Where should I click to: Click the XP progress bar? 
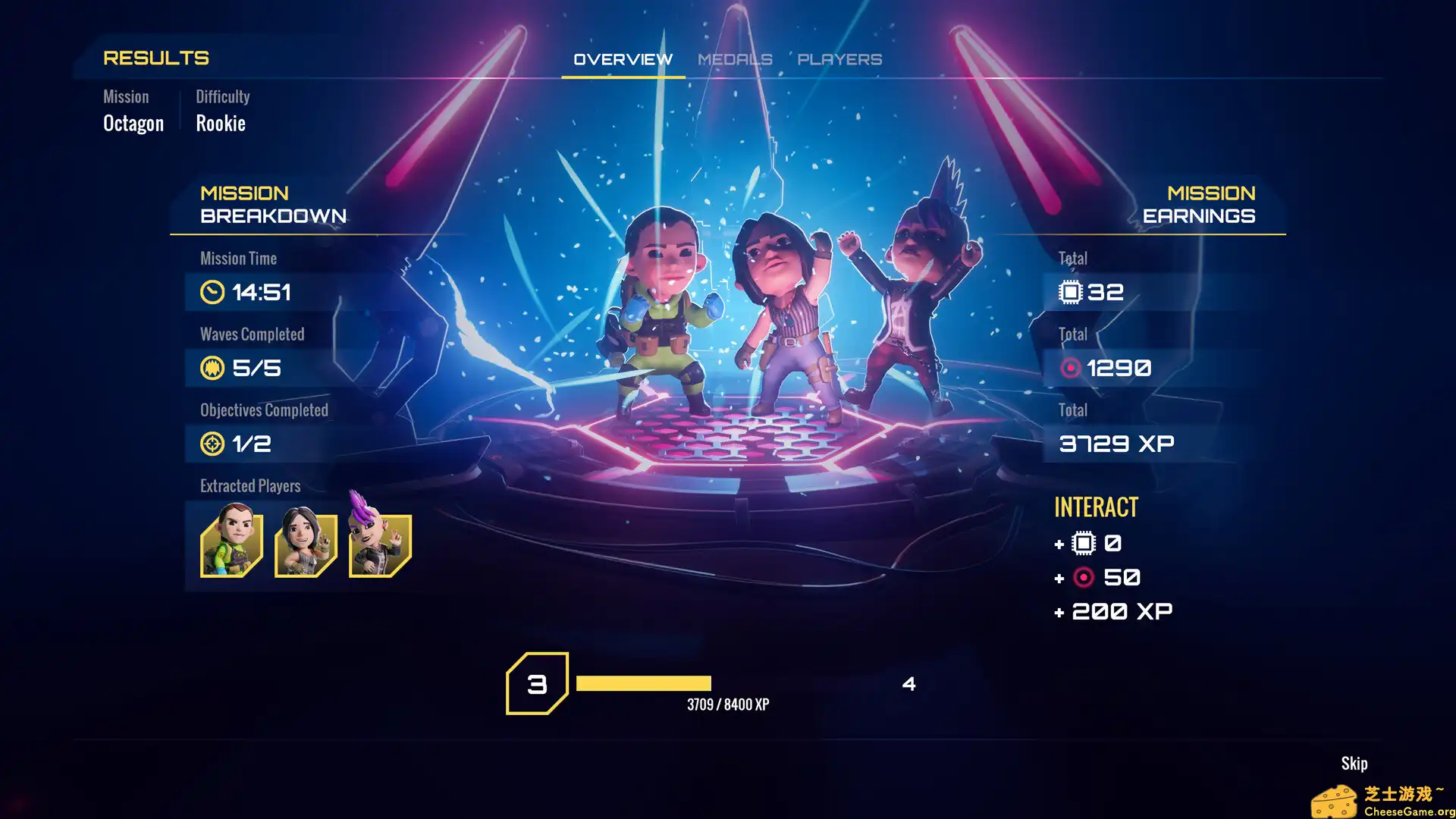click(643, 682)
